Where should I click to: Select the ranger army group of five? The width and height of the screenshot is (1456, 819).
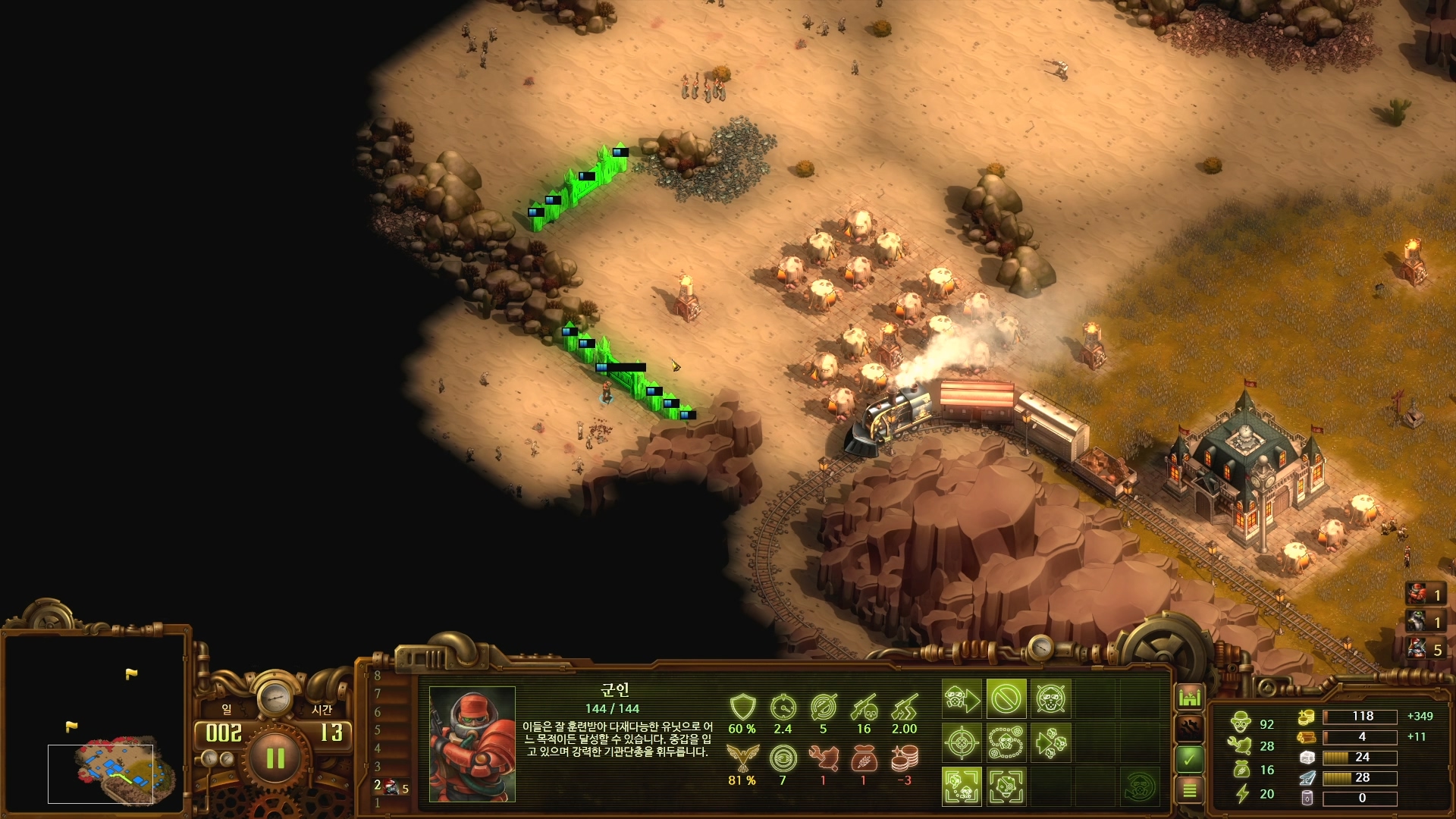pos(1425,650)
